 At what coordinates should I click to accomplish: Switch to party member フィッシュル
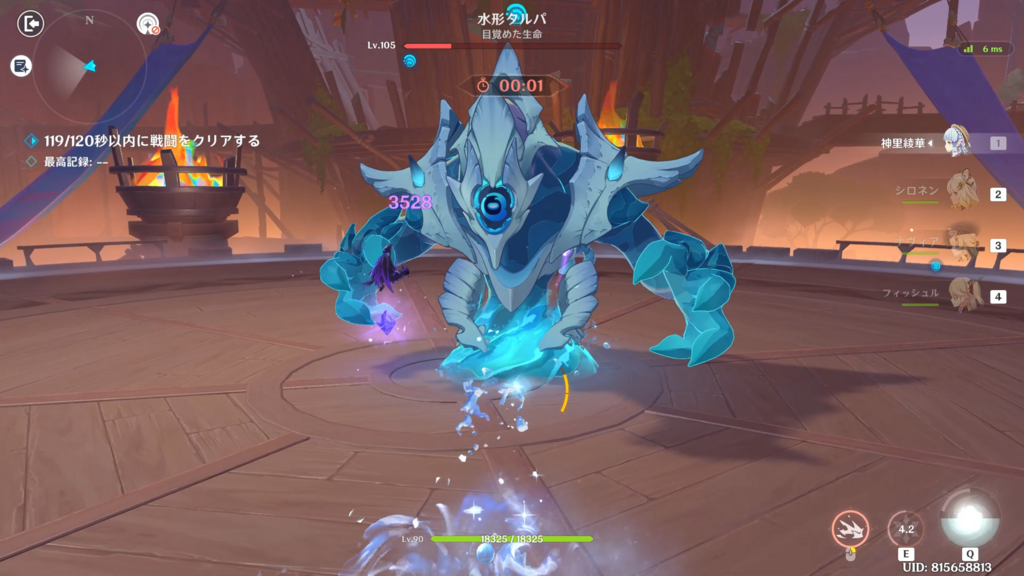pos(960,296)
